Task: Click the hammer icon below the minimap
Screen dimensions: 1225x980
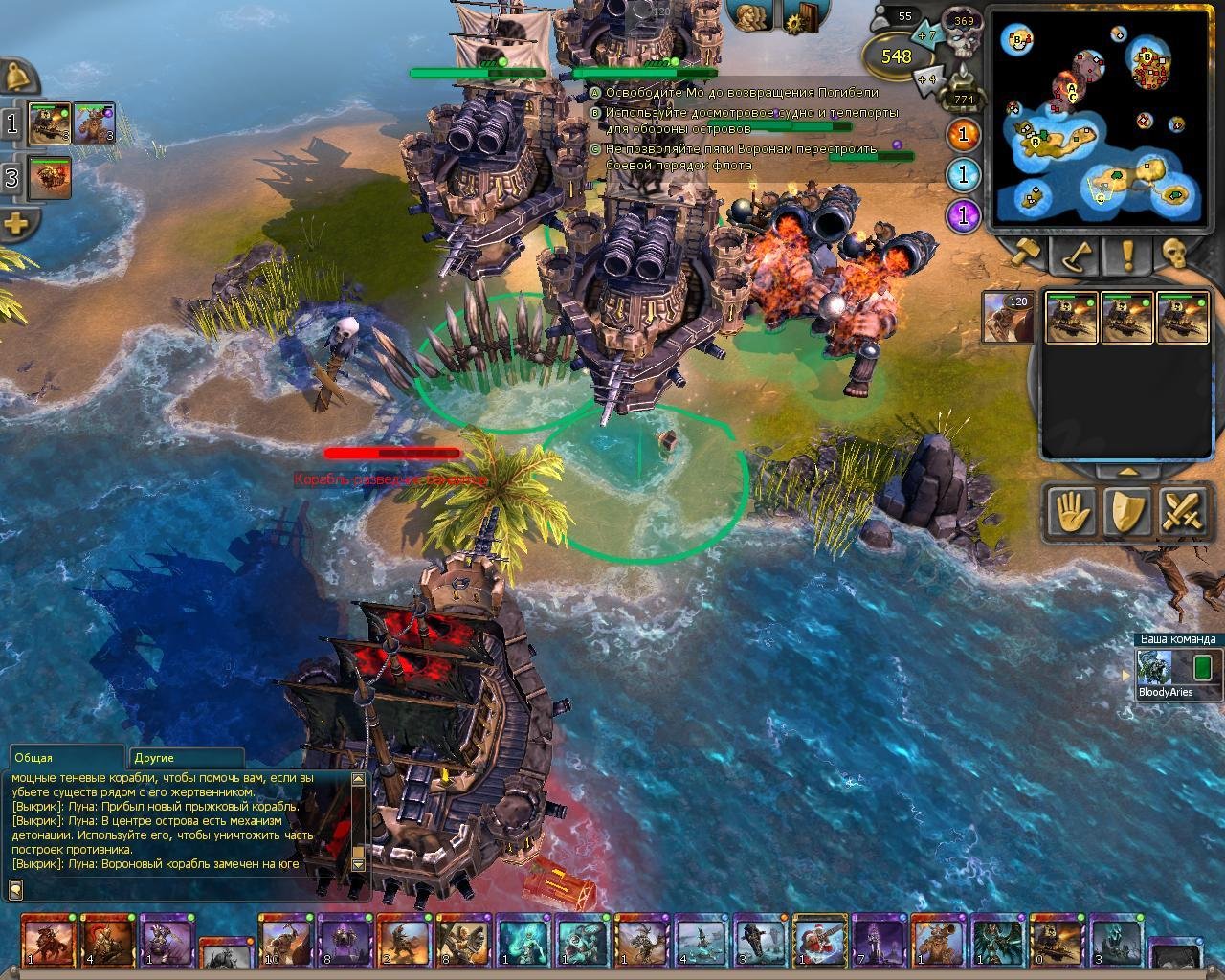Action: pyautogui.click(x=1026, y=251)
